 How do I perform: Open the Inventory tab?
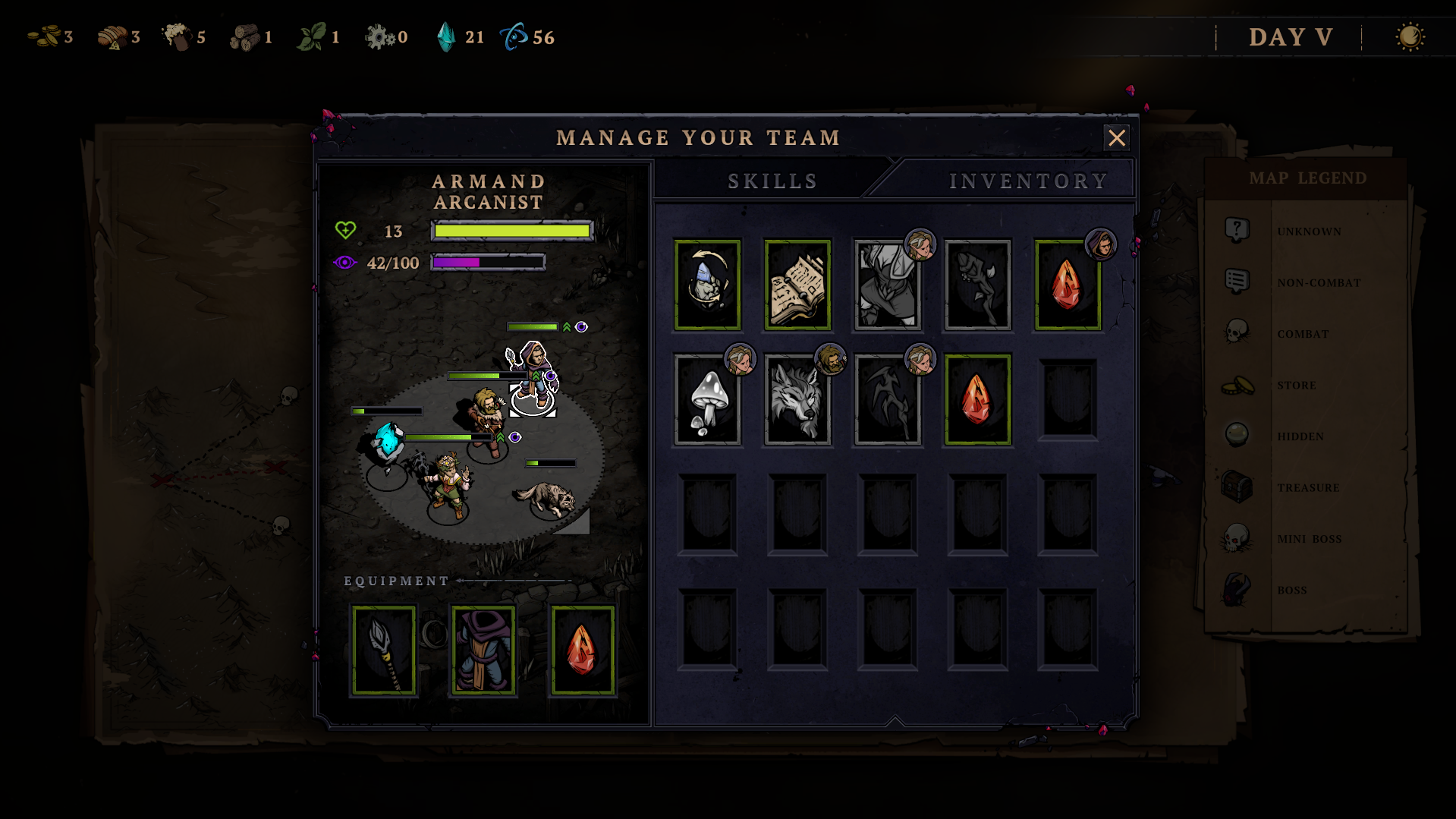[1027, 181]
